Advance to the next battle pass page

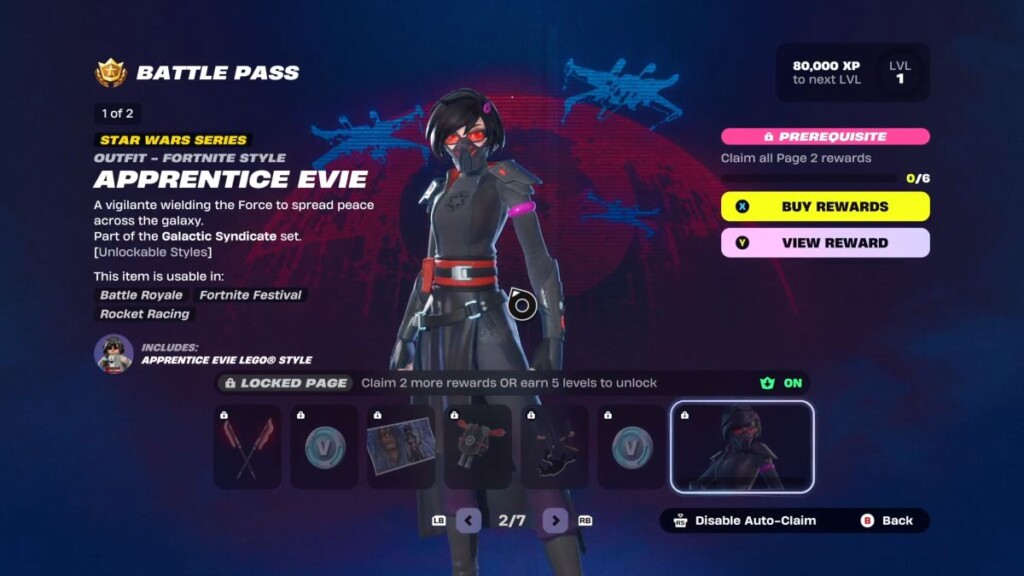coord(555,521)
